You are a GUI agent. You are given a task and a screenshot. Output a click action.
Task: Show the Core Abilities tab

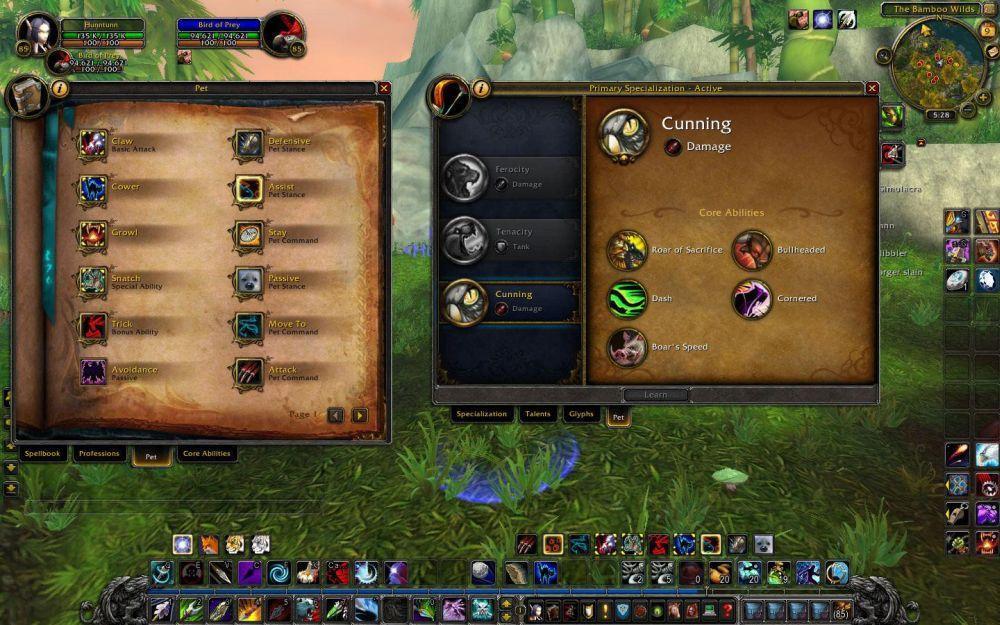[x=206, y=454]
